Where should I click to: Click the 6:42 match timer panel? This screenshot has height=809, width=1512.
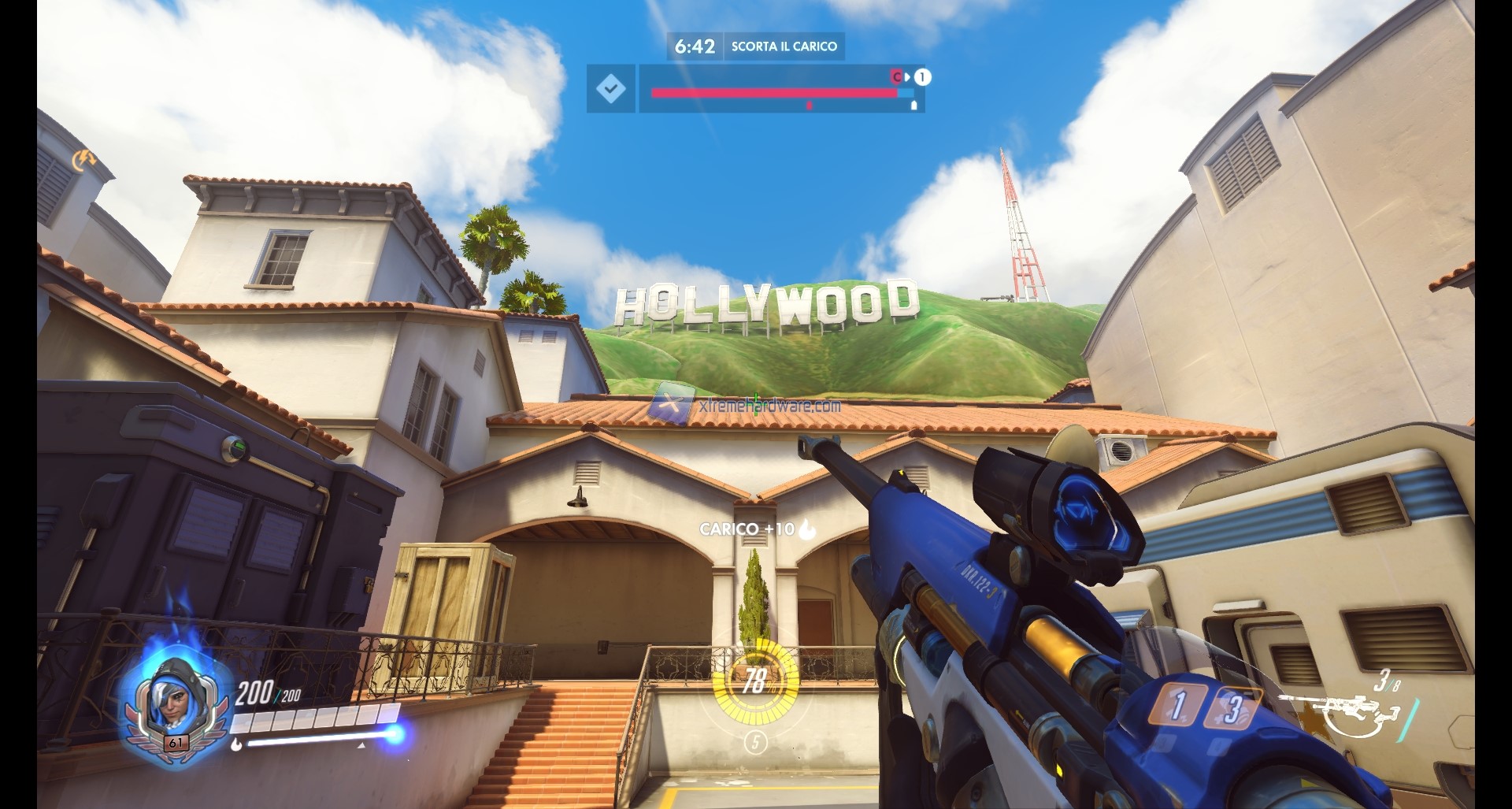(695, 46)
